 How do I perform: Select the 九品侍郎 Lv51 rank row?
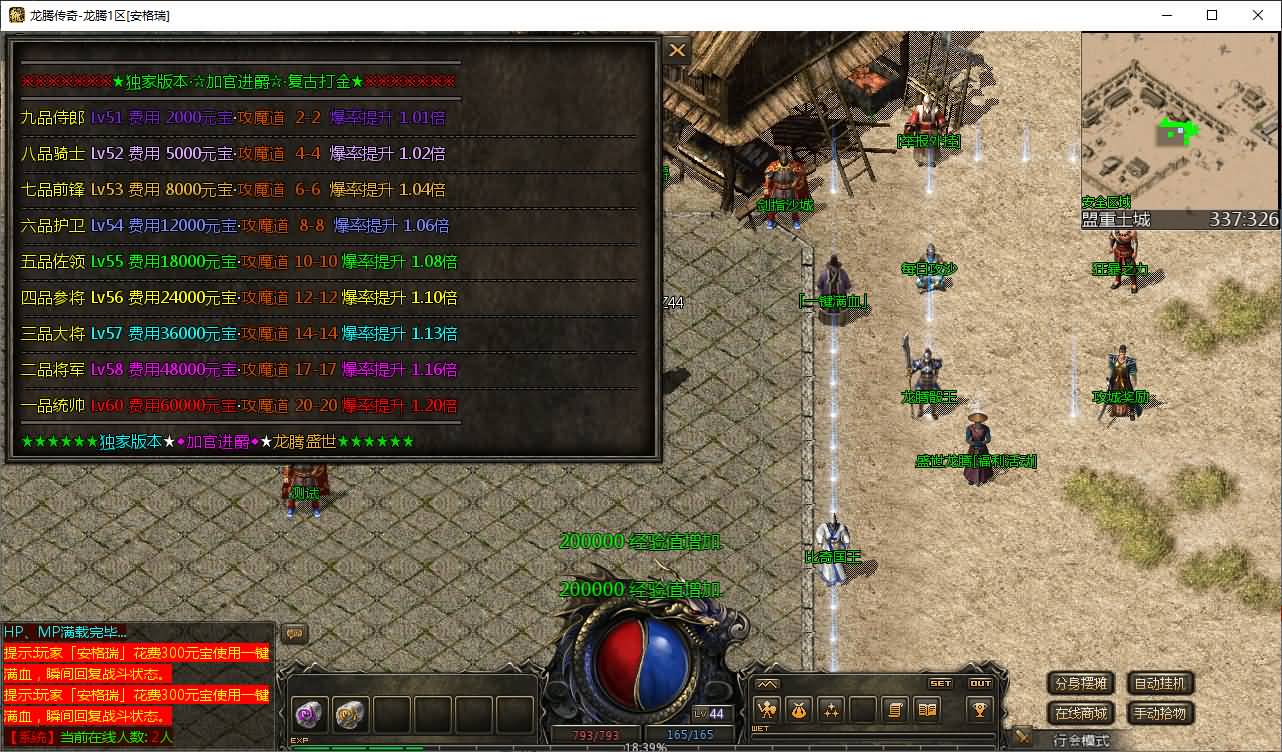tap(233, 118)
